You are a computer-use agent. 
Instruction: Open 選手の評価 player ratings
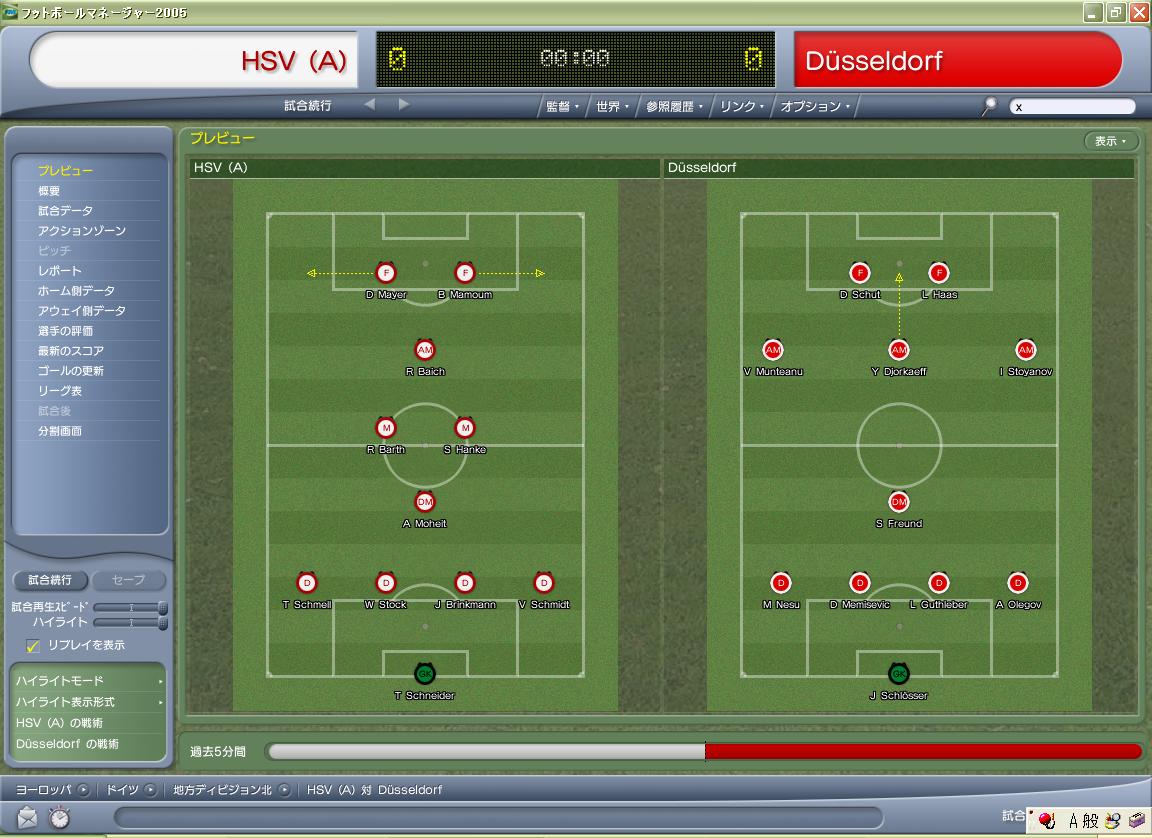(65, 331)
